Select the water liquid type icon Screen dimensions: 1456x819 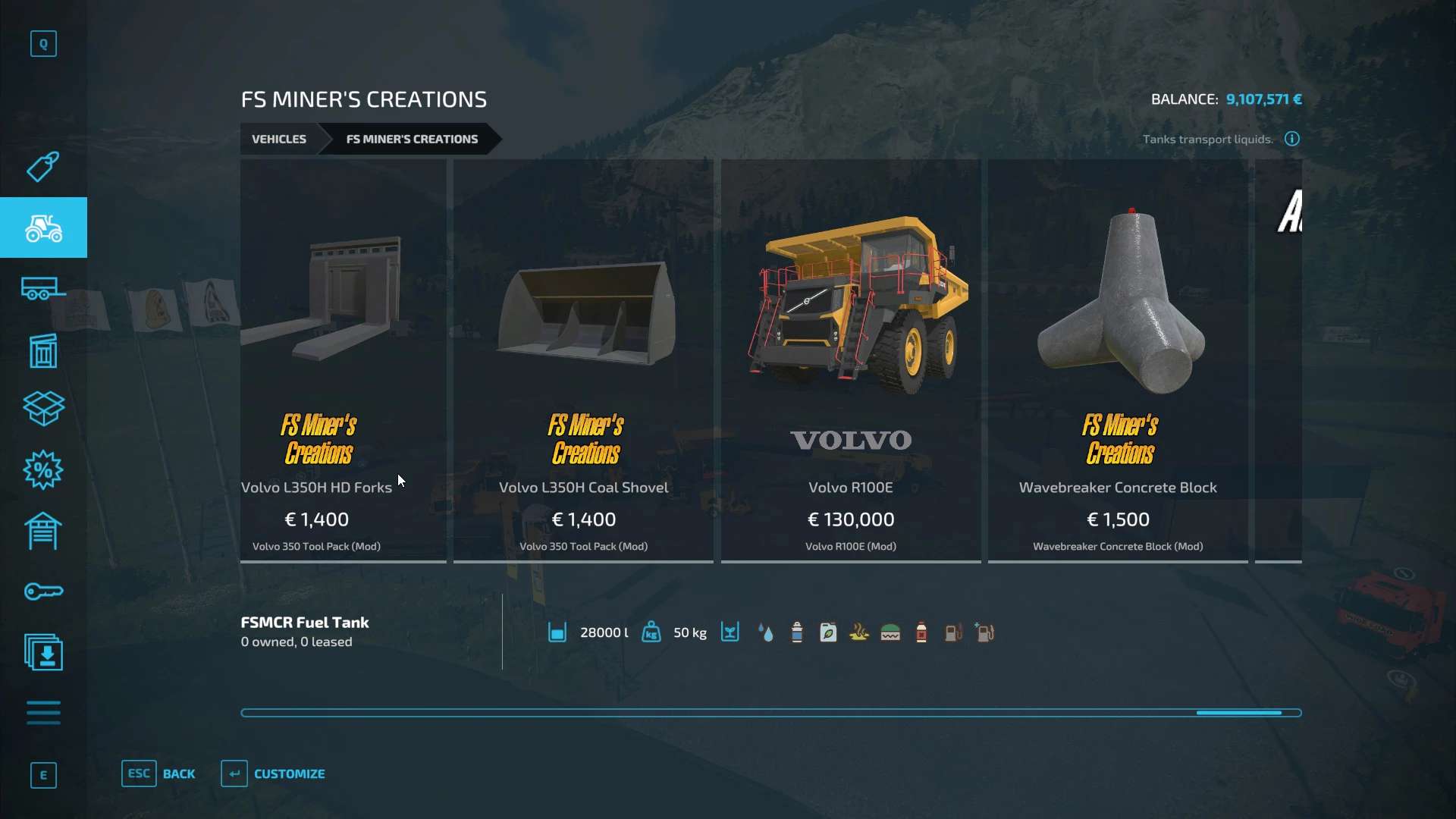coord(767,632)
